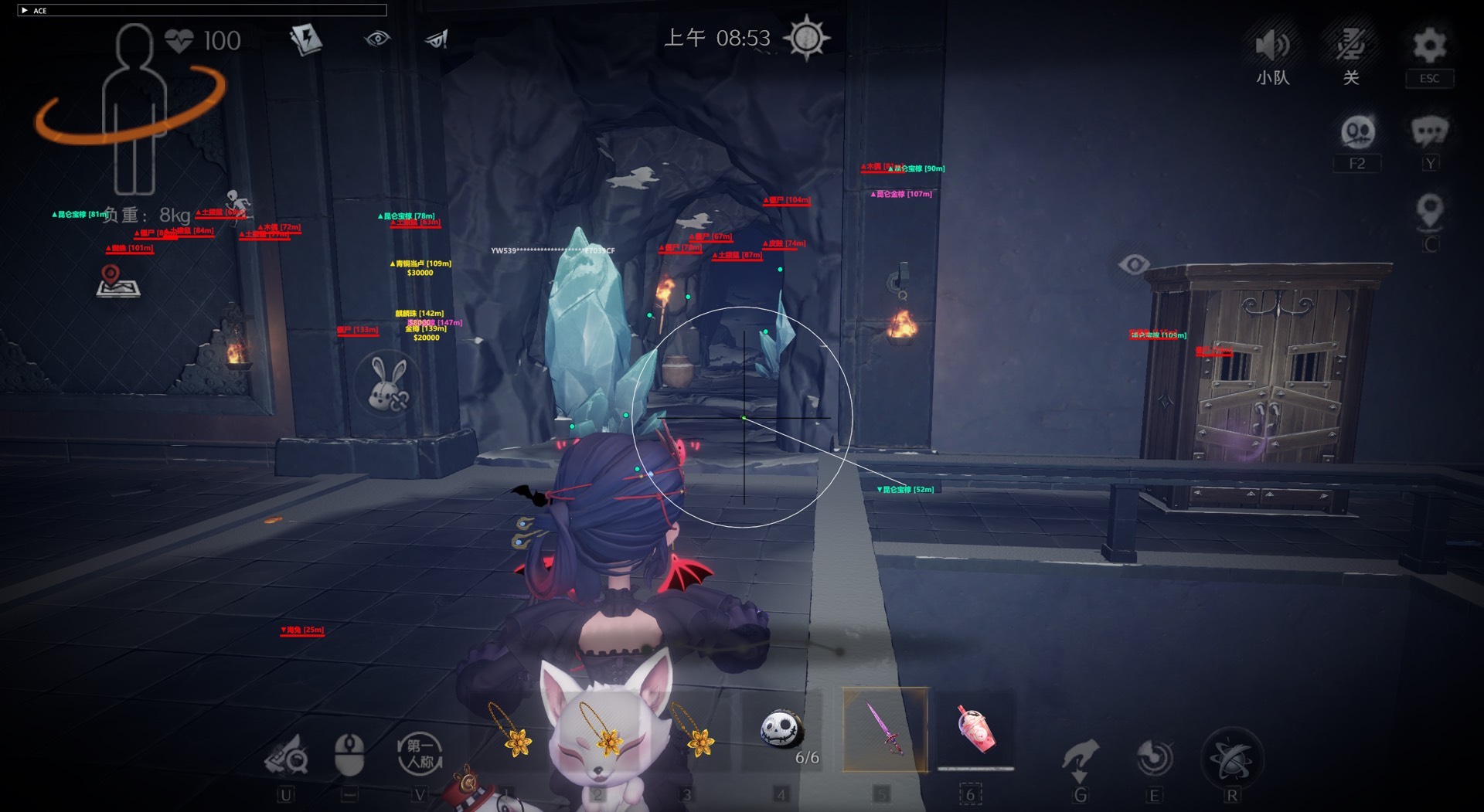Activate the circular spin skill icon

click(1154, 758)
